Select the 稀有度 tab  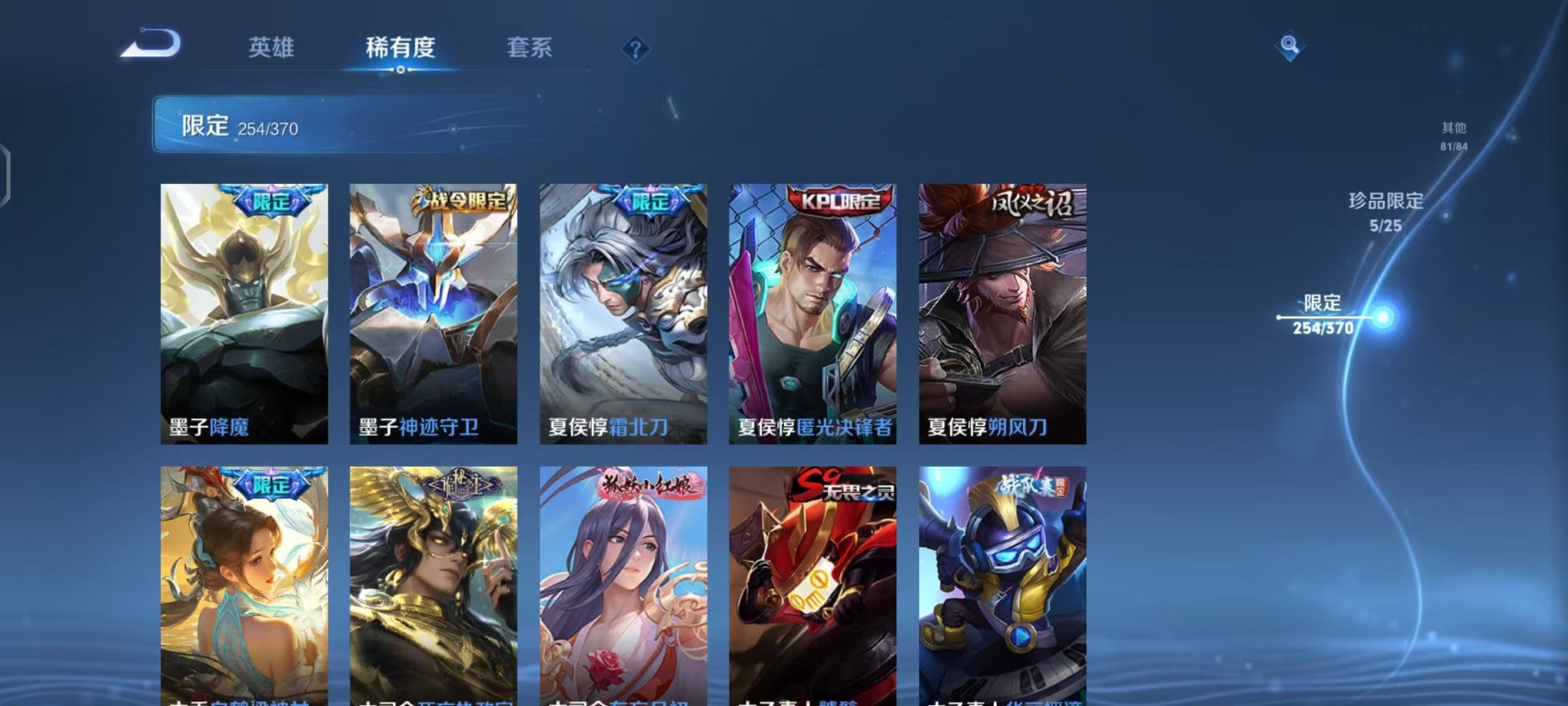(398, 46)
